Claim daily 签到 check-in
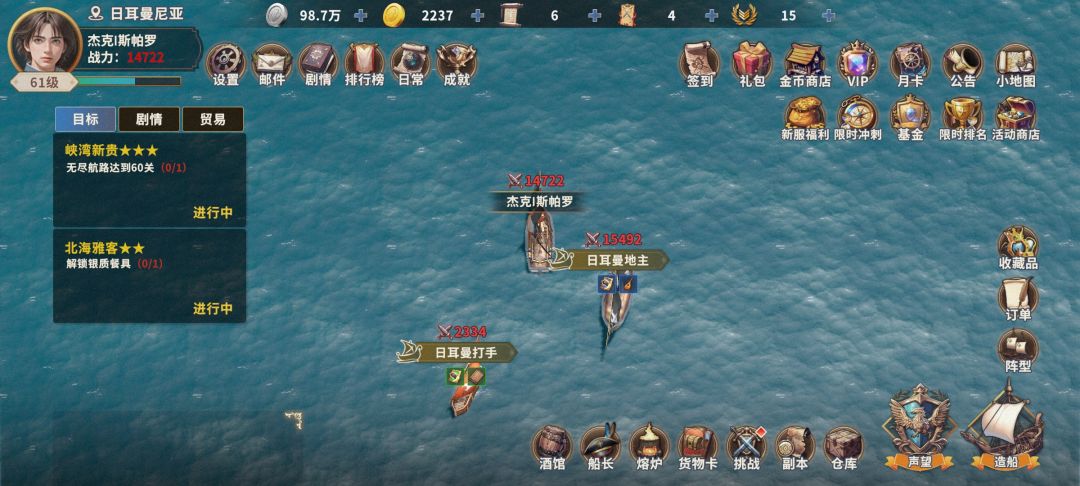The height and width of the screenshot is (486, 1080). (x=700, y=64)
